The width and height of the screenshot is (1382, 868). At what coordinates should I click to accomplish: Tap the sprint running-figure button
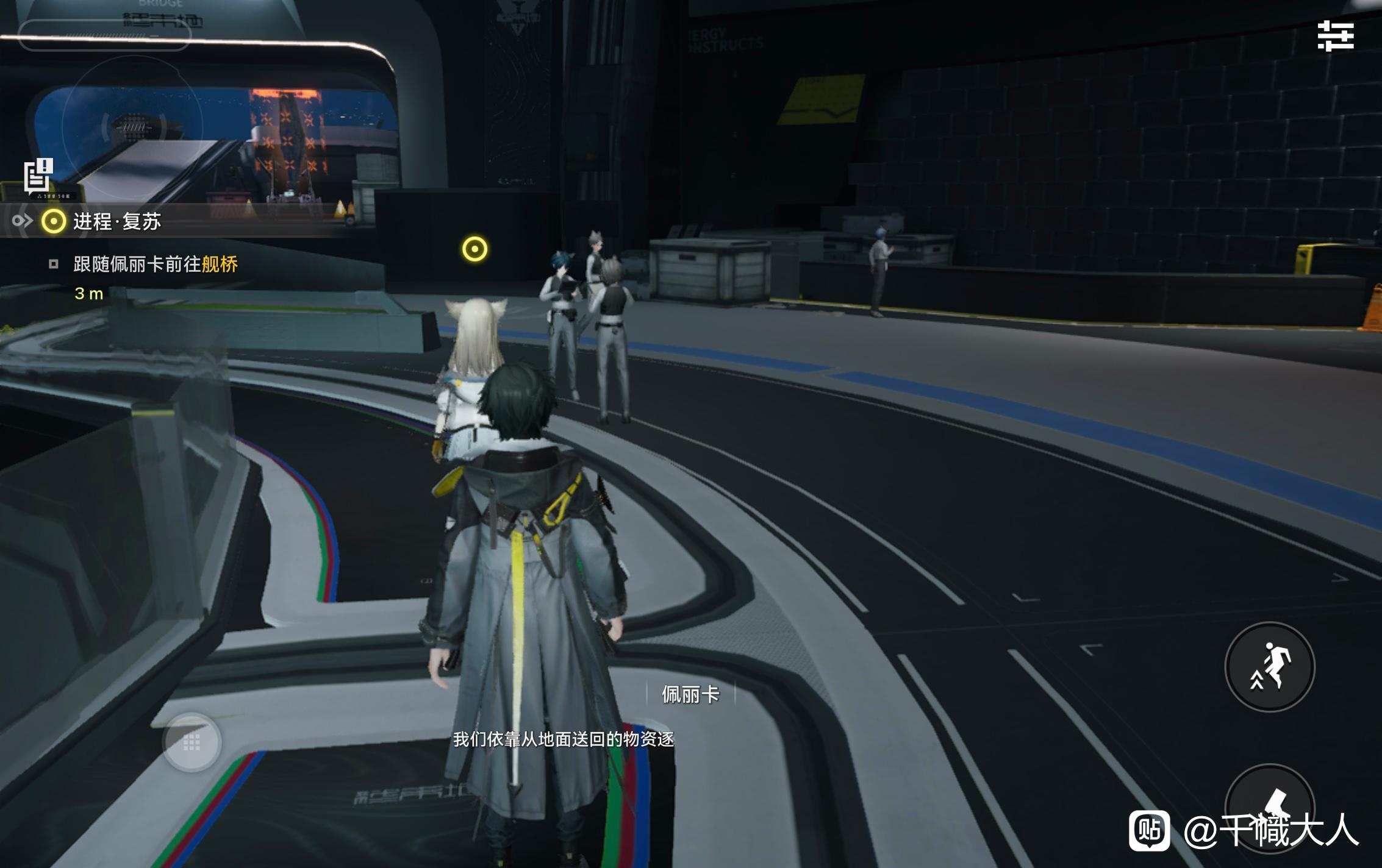(1270, 667)
